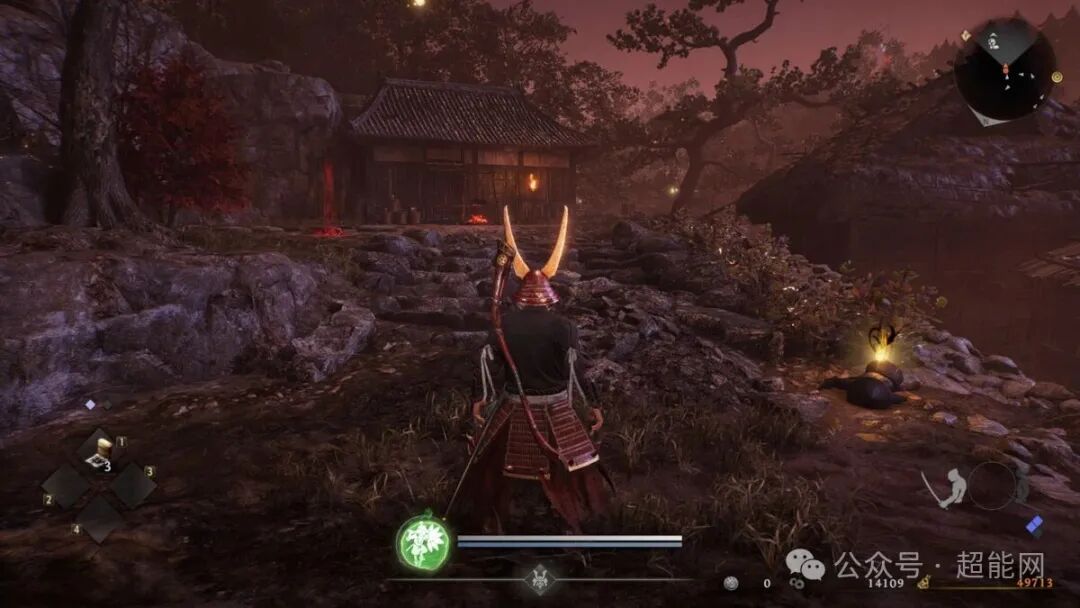
Task: Click the gold diamond marker on the minimap edge
Action: tap(966, 35)
